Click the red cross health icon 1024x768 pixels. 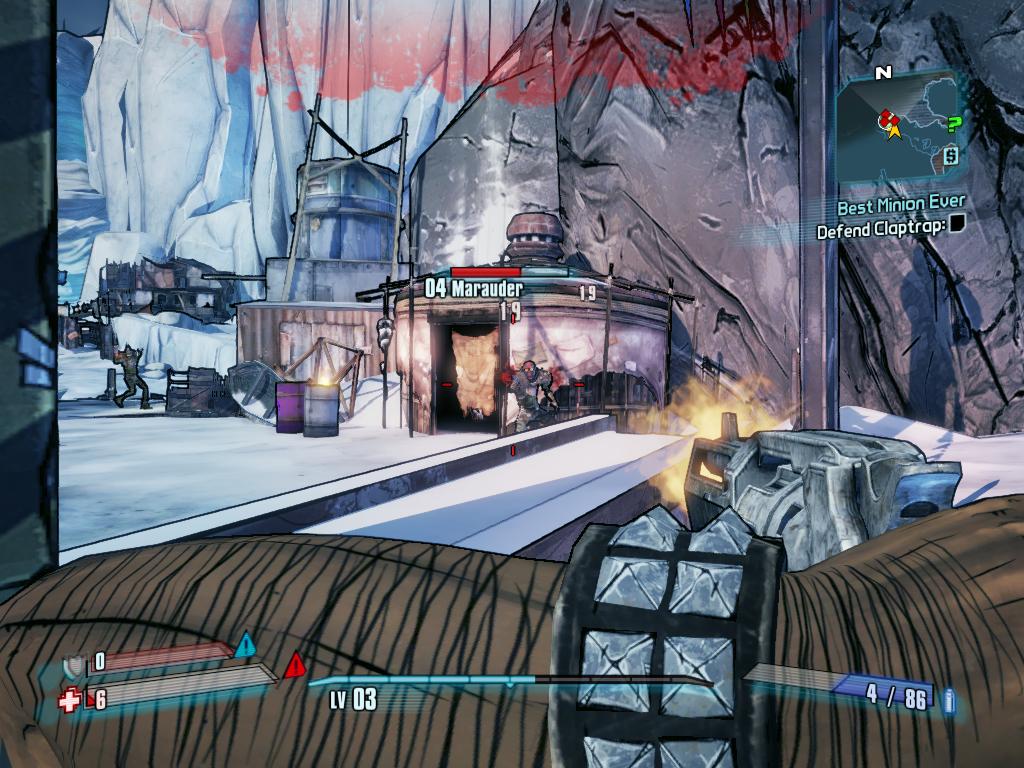point(70,701)
